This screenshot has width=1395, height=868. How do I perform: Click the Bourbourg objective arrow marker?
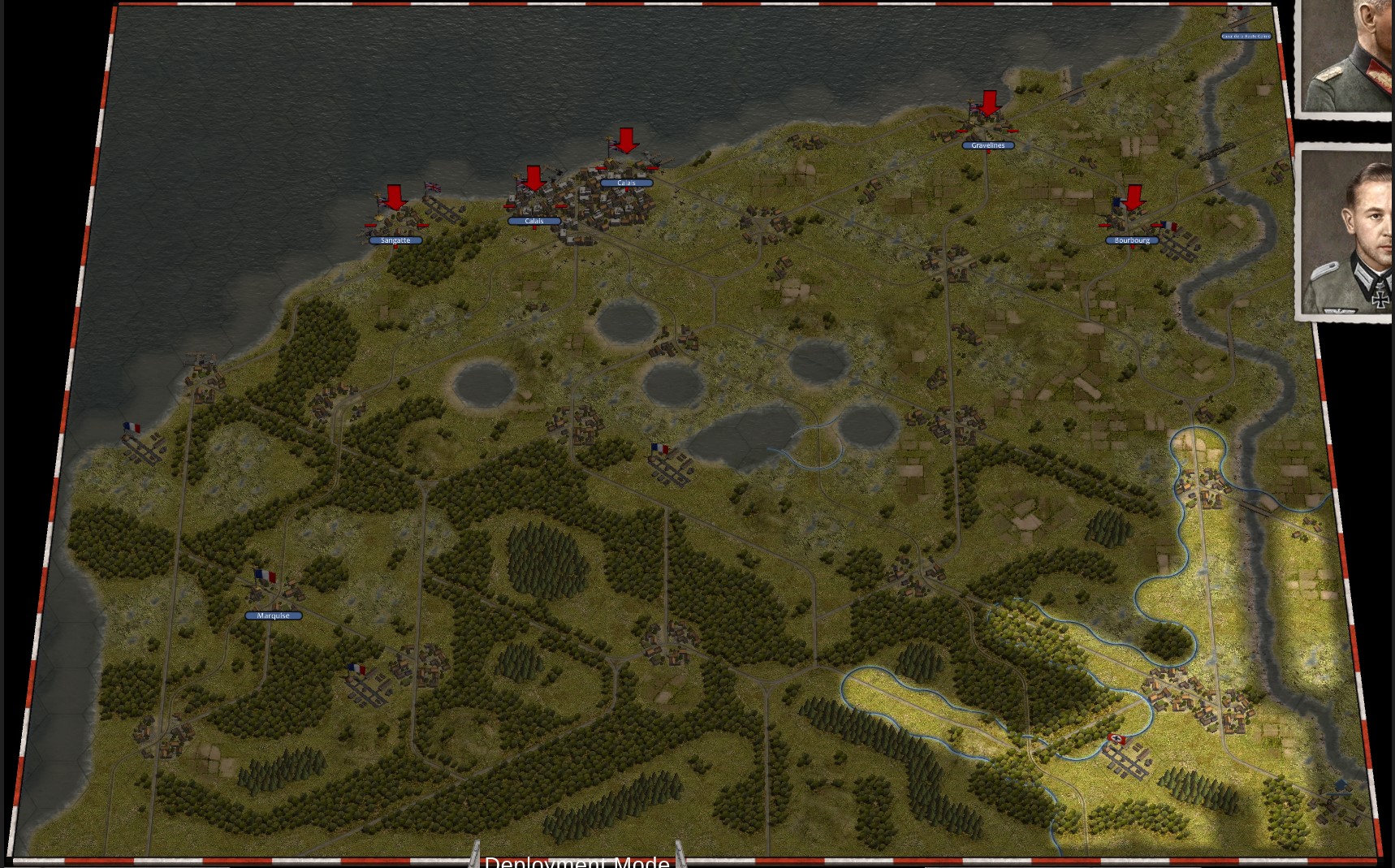click(1134, 196)
